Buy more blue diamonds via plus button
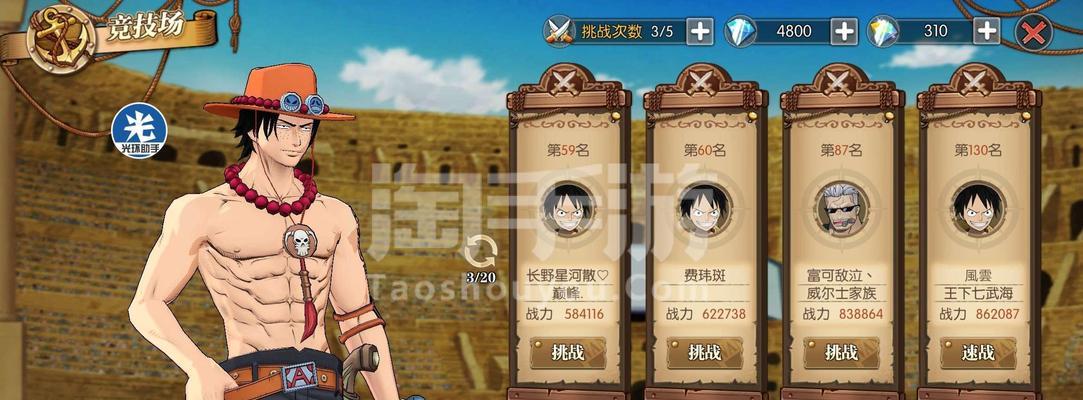This screenshot has height=400, width=1083. click(x=845, y=31)
